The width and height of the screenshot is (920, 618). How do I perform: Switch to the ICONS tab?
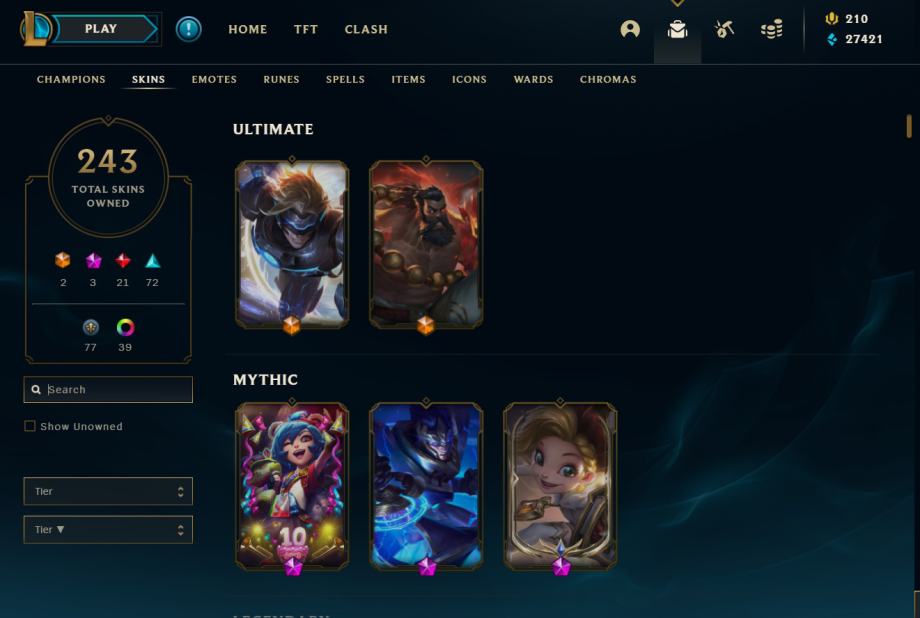[469, 79]
